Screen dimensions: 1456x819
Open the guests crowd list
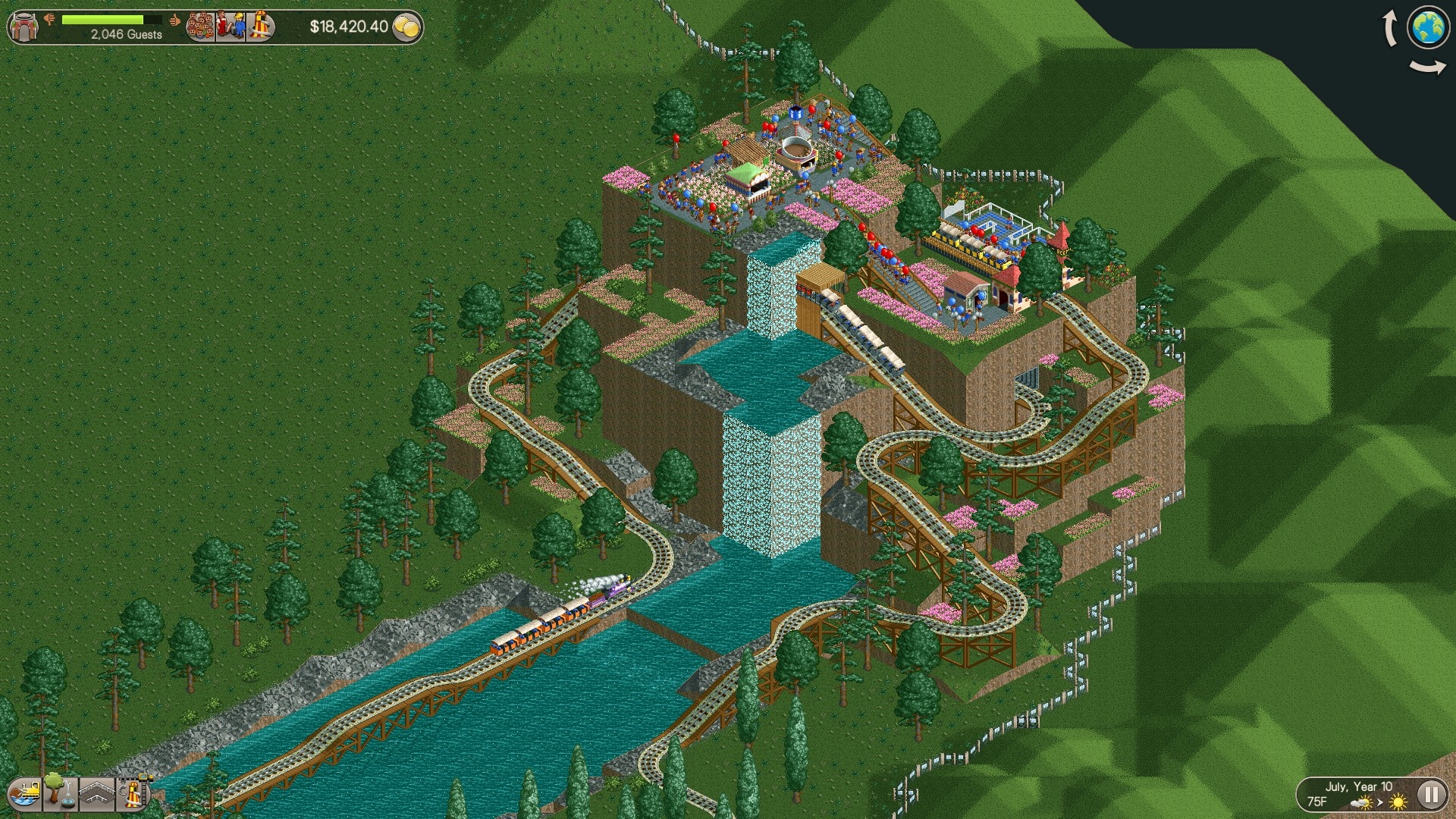(201, 27)
